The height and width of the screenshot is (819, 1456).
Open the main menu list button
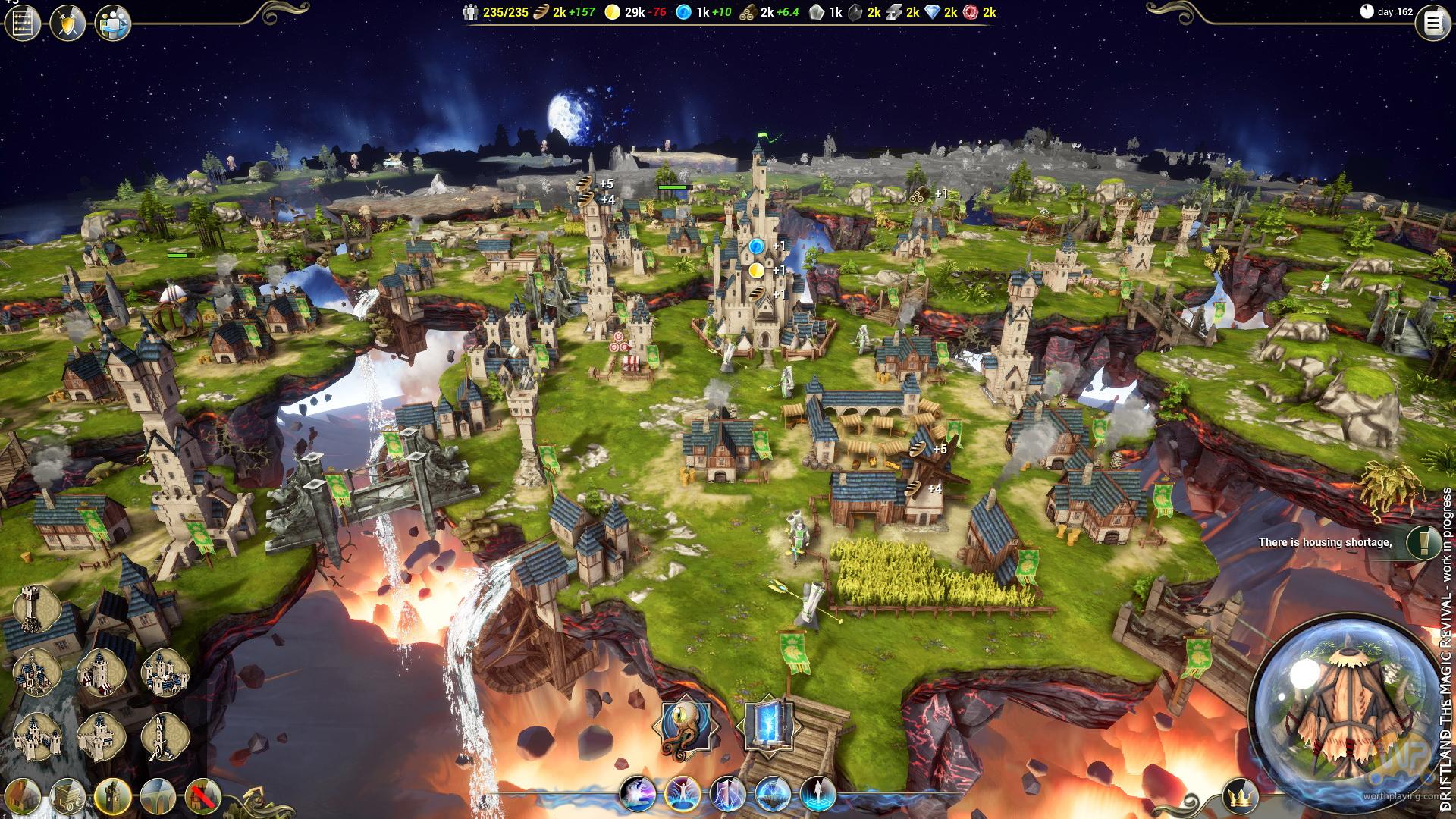coord(1432,24)
